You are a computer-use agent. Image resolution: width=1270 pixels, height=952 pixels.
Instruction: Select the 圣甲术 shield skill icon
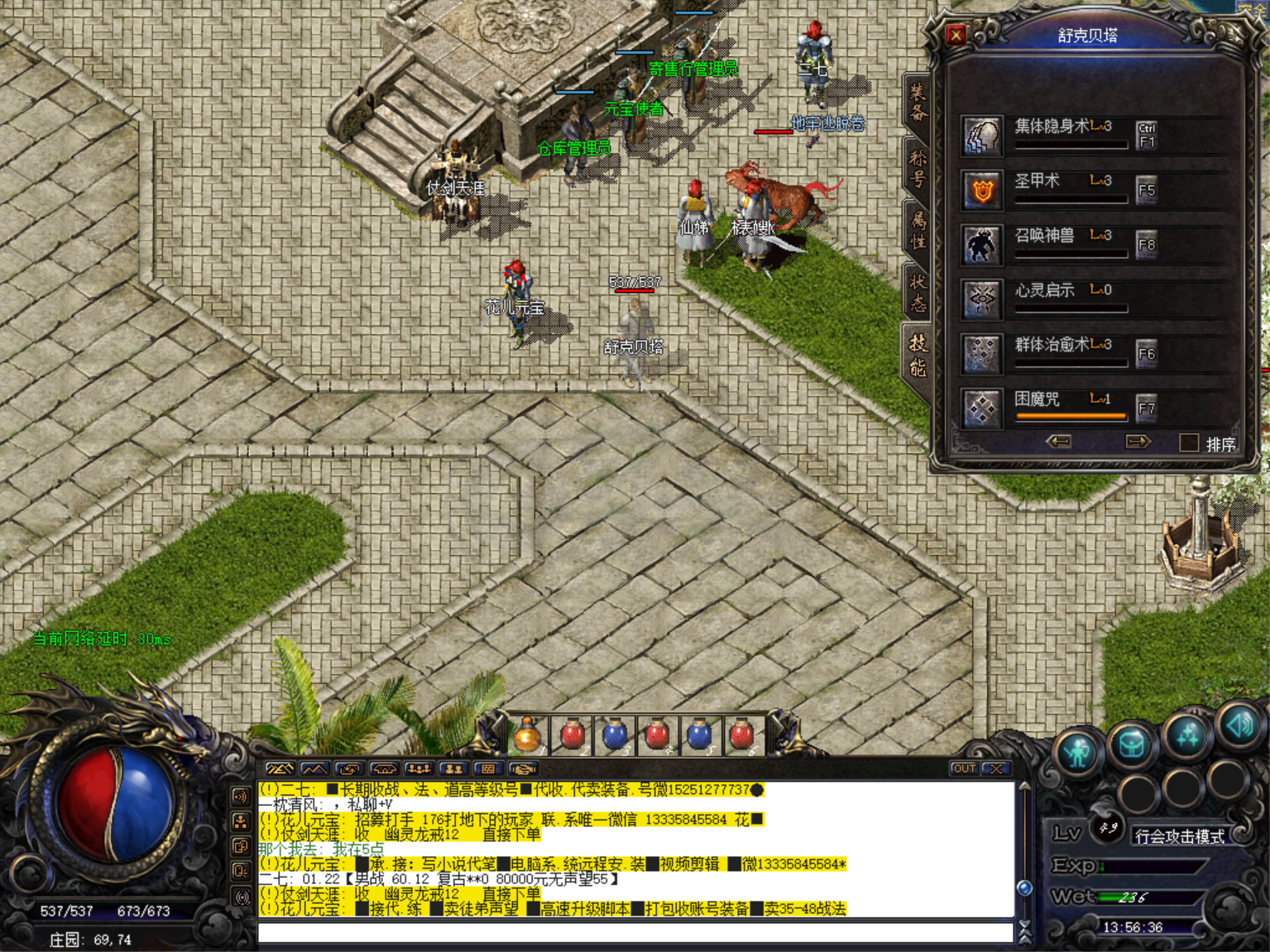click(x=980, y=189)
